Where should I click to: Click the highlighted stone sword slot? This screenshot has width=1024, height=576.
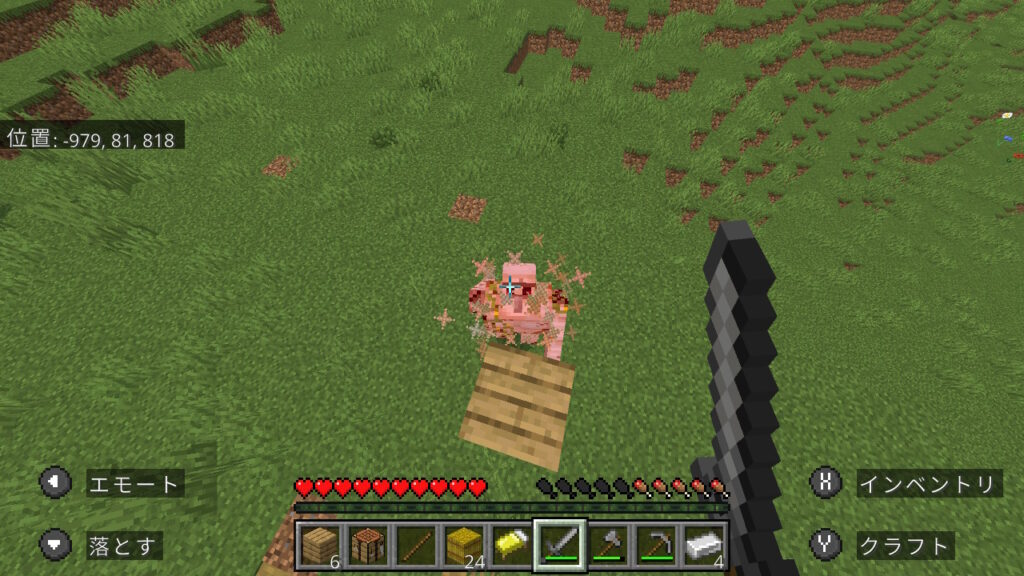[x=559, y=545]
